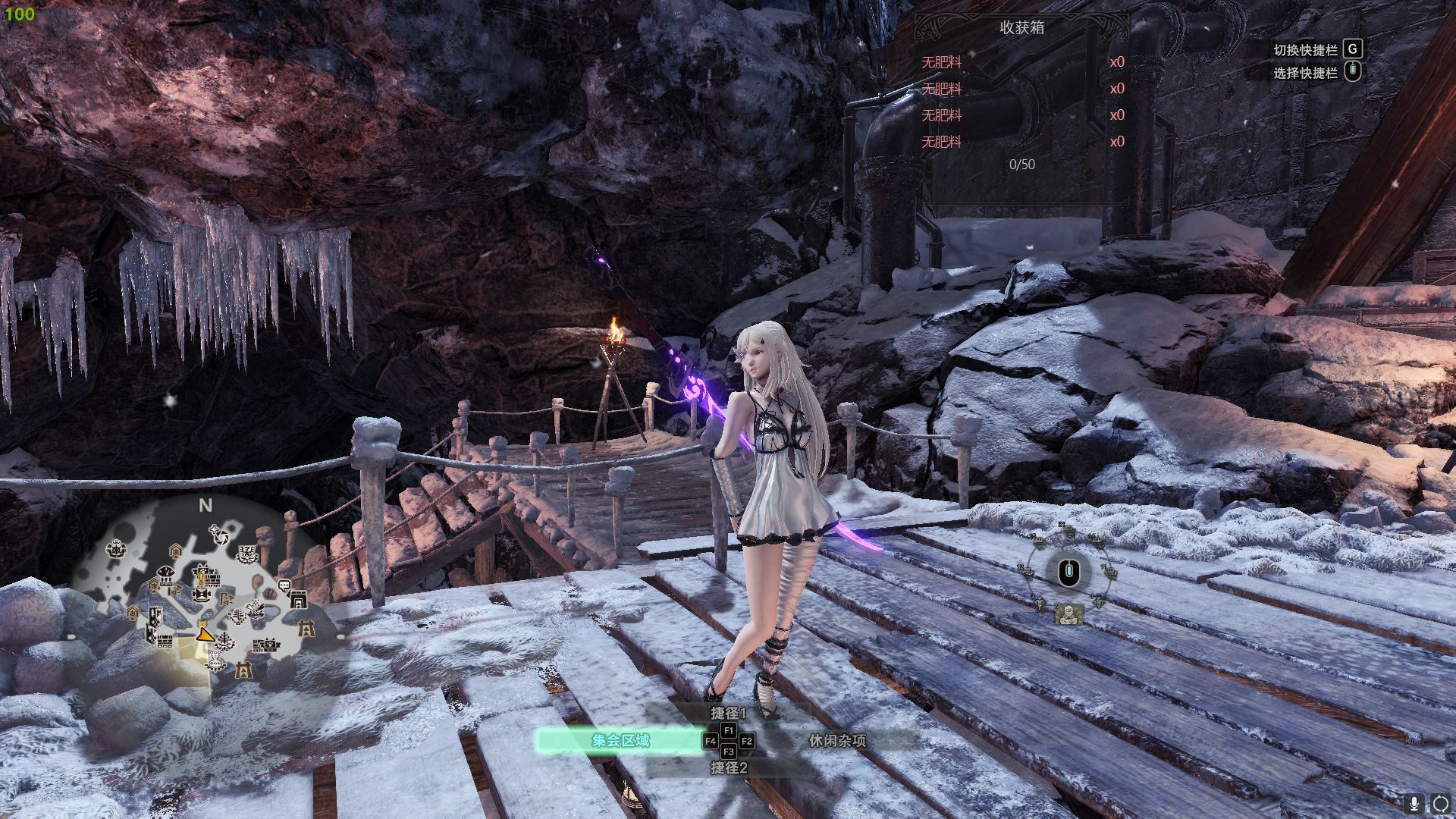Select the character portrait radial item

pos(1068,614)
